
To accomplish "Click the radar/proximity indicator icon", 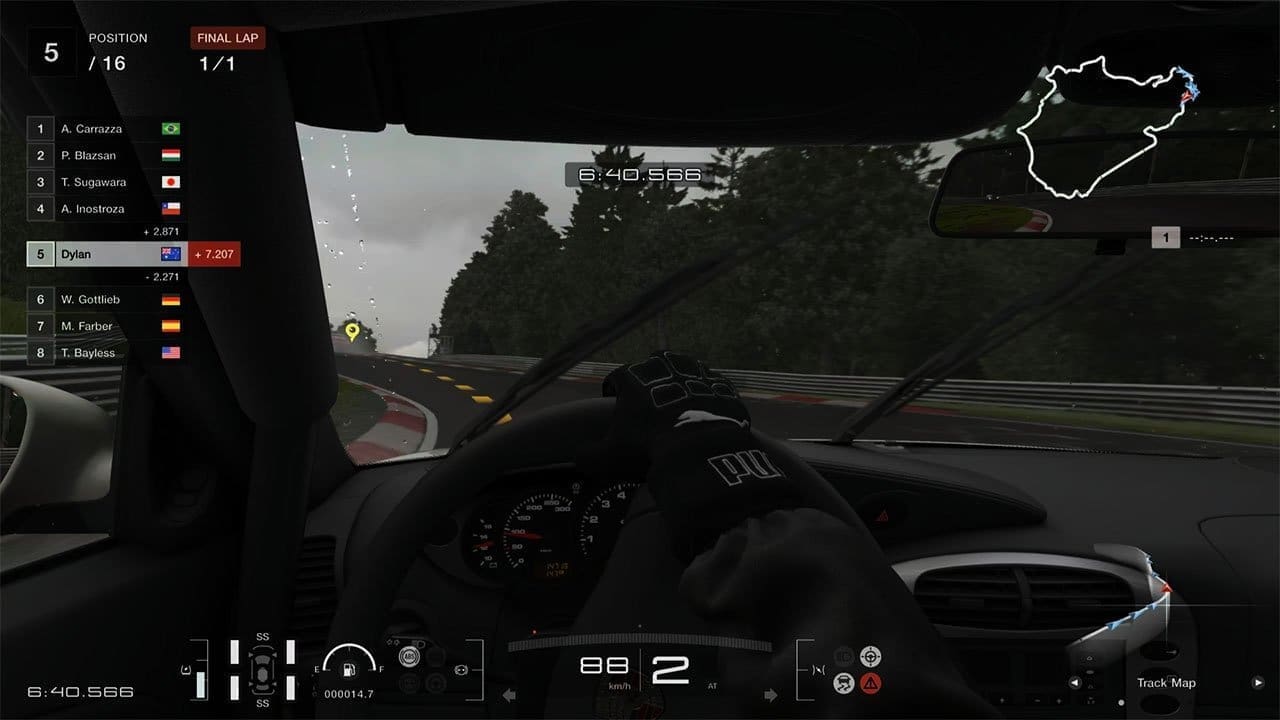I will pos(870,657).
